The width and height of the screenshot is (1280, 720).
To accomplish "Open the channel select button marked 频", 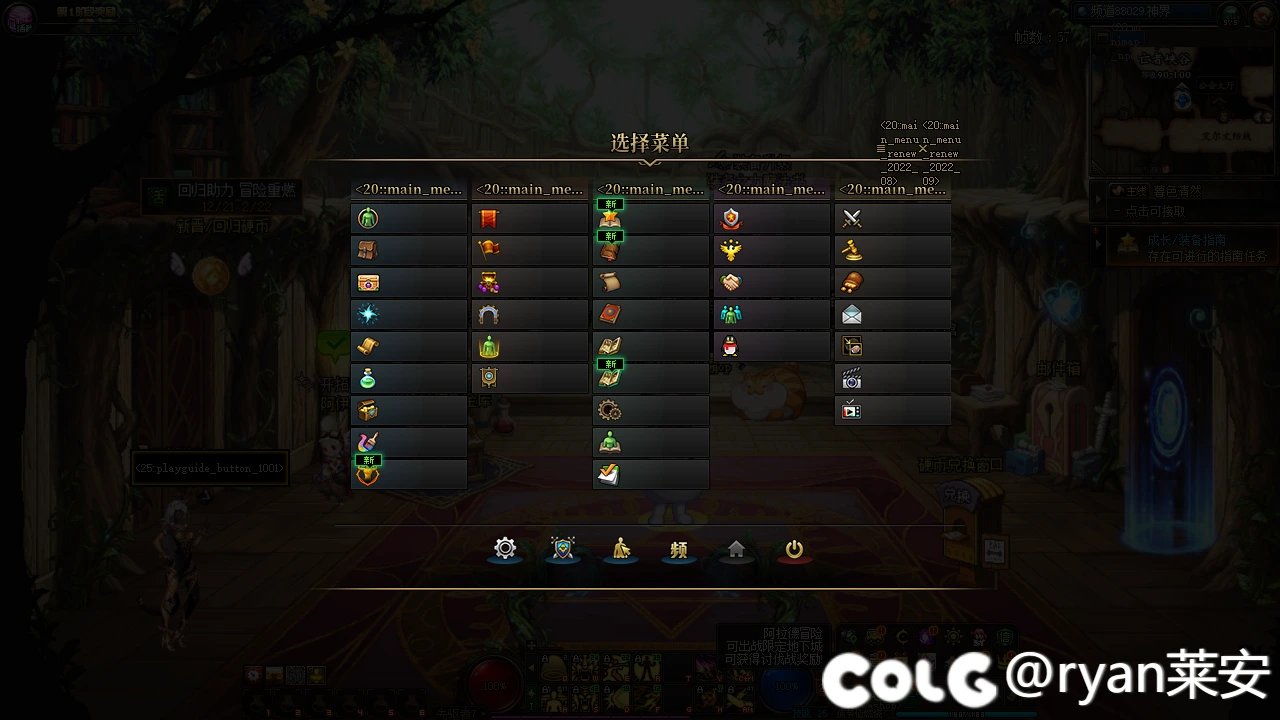I will pos(679,548).
